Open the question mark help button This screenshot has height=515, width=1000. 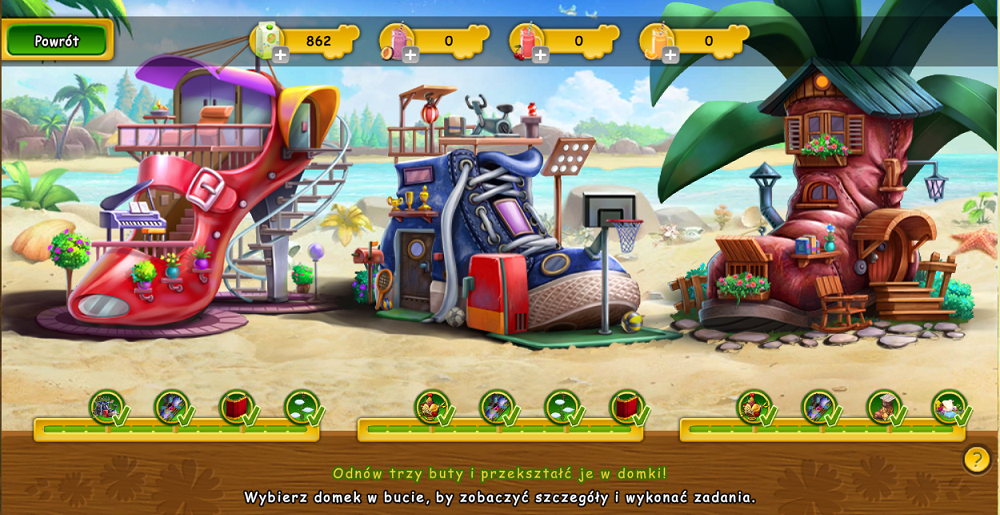[x=977, y=459]
